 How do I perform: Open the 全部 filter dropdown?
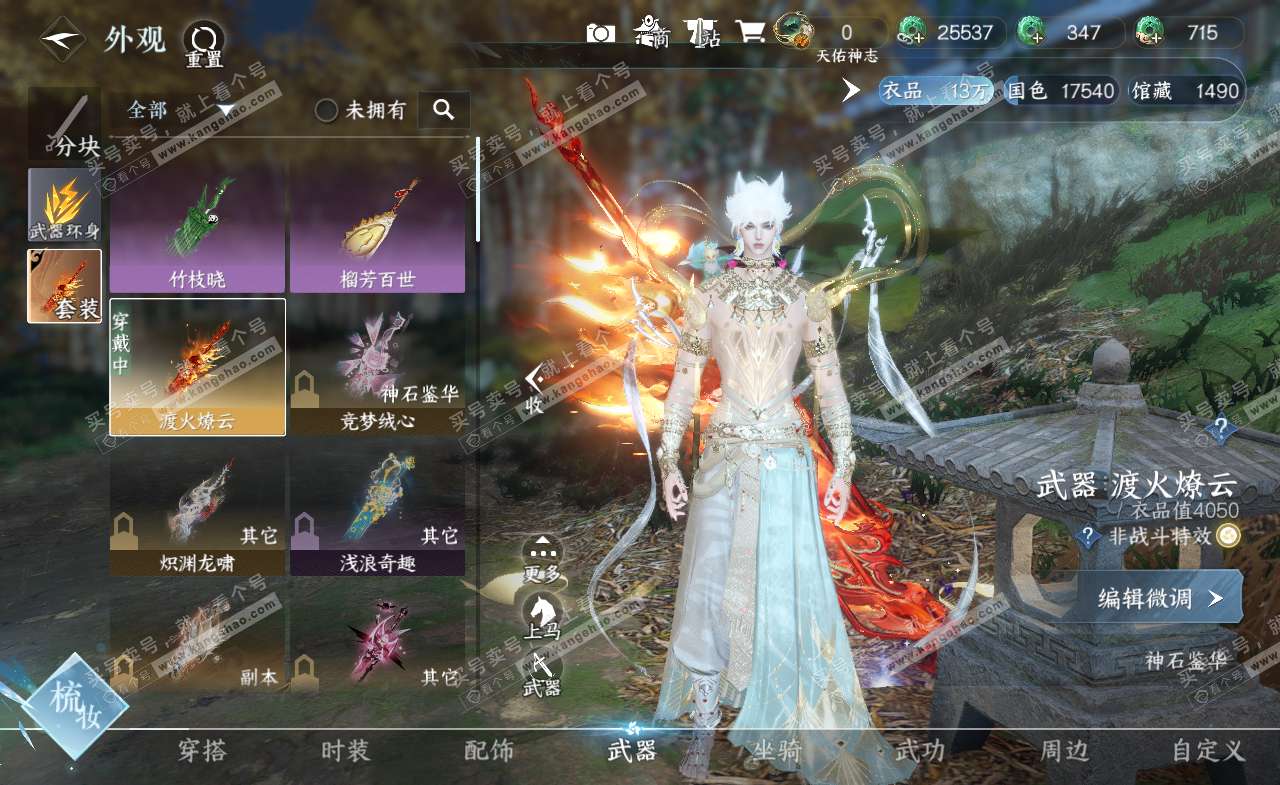point(180,110)
